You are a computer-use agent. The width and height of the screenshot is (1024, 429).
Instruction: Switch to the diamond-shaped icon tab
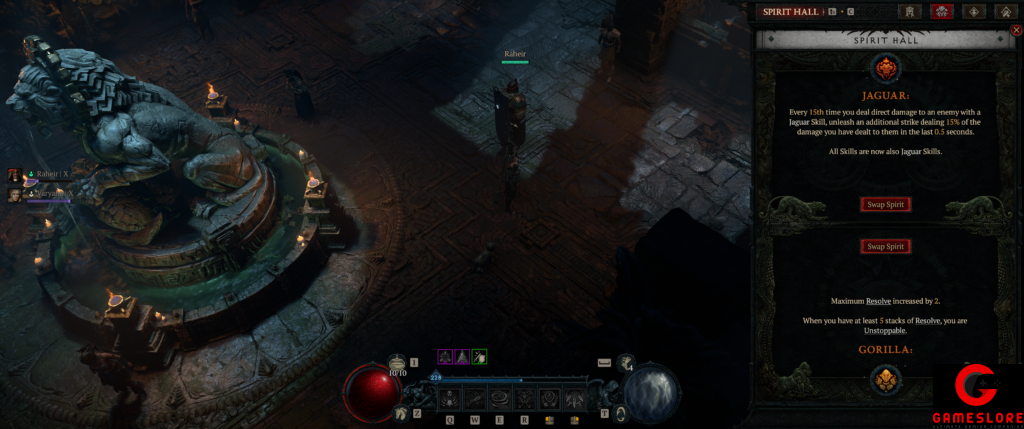coord(975,12)
